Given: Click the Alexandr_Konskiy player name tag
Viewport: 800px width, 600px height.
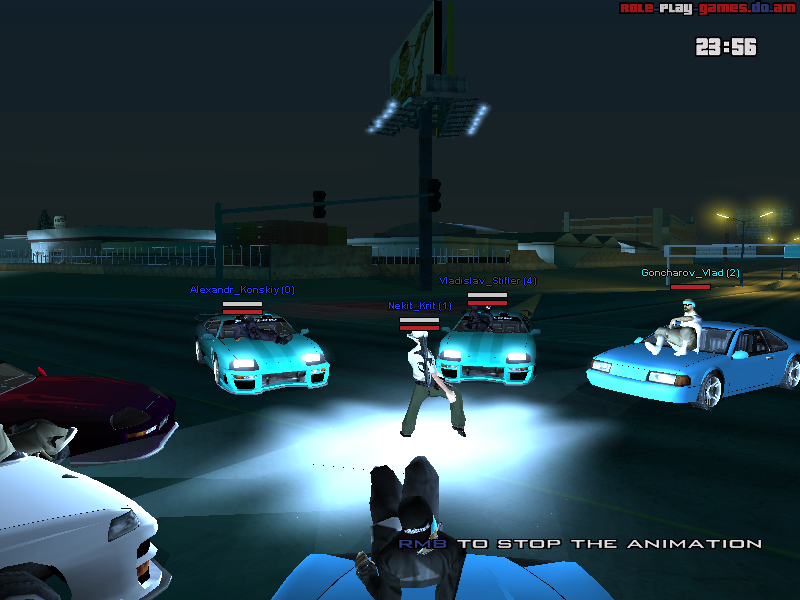Looking at the screenshot, I should pos(242,290).
